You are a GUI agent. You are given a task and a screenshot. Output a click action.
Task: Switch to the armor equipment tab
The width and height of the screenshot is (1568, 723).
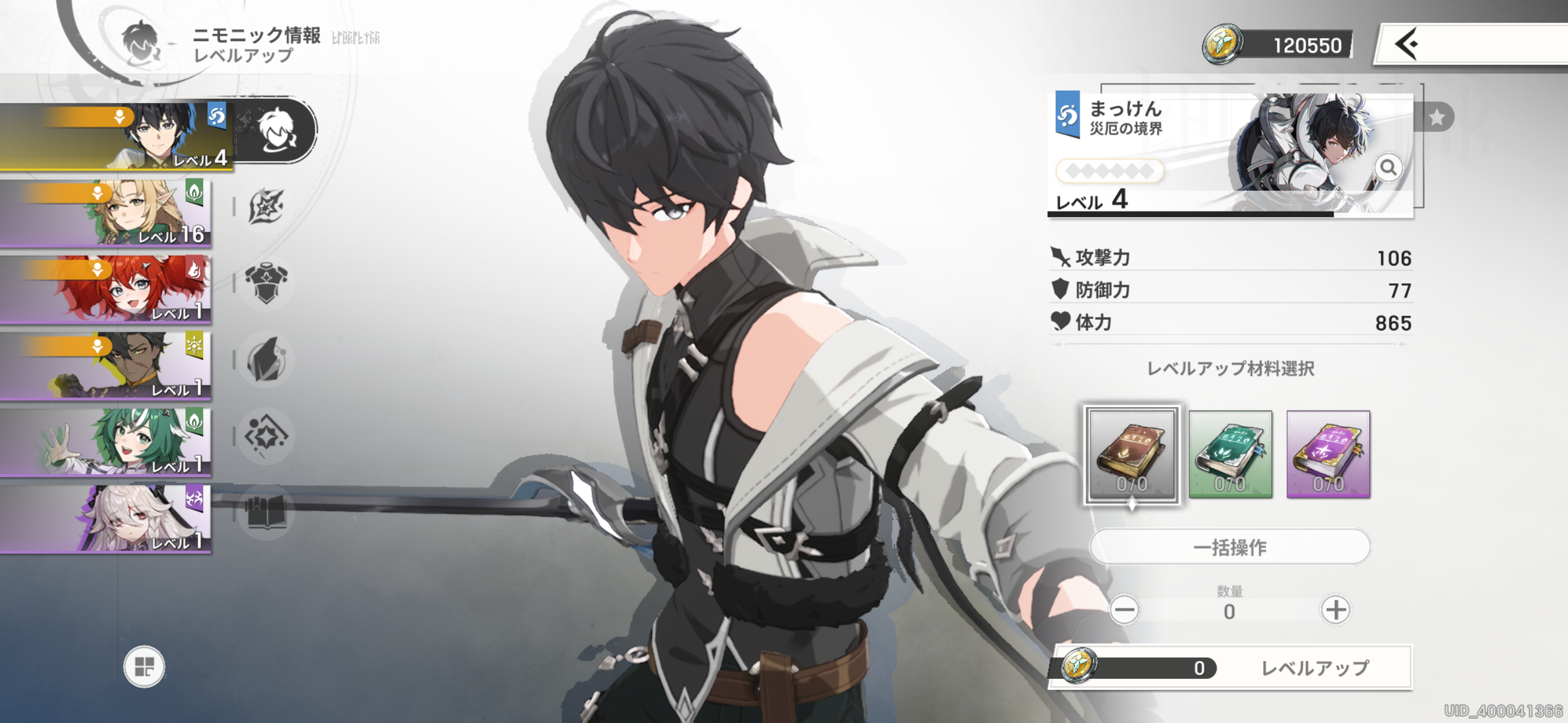tap(266, 283)
